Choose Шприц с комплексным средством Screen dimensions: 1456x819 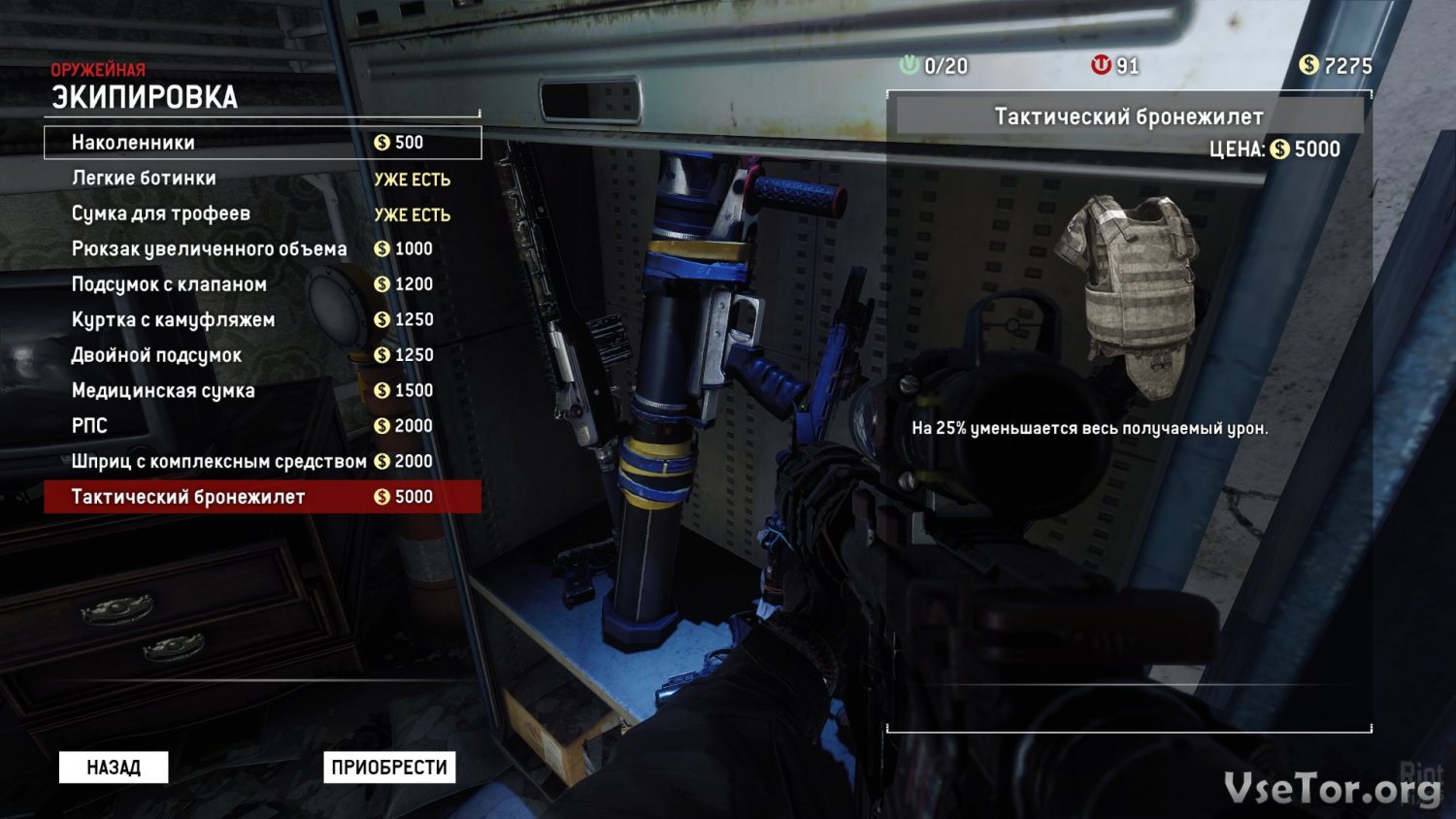[262, 462]
